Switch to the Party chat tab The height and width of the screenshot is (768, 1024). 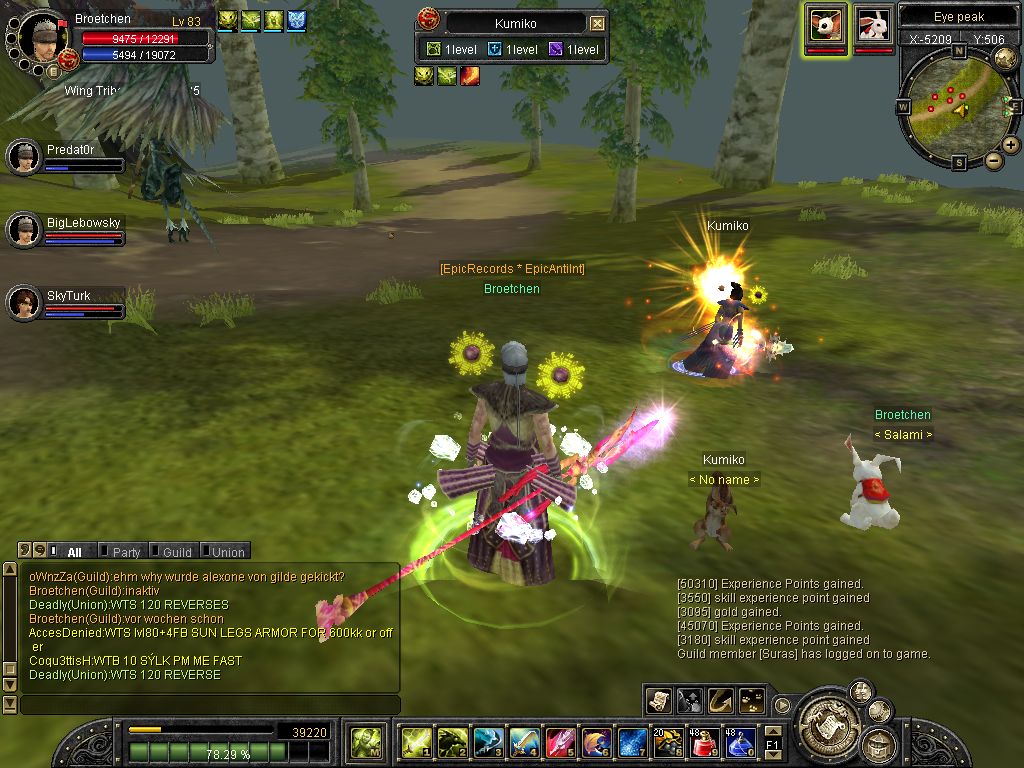coord(126,552)
